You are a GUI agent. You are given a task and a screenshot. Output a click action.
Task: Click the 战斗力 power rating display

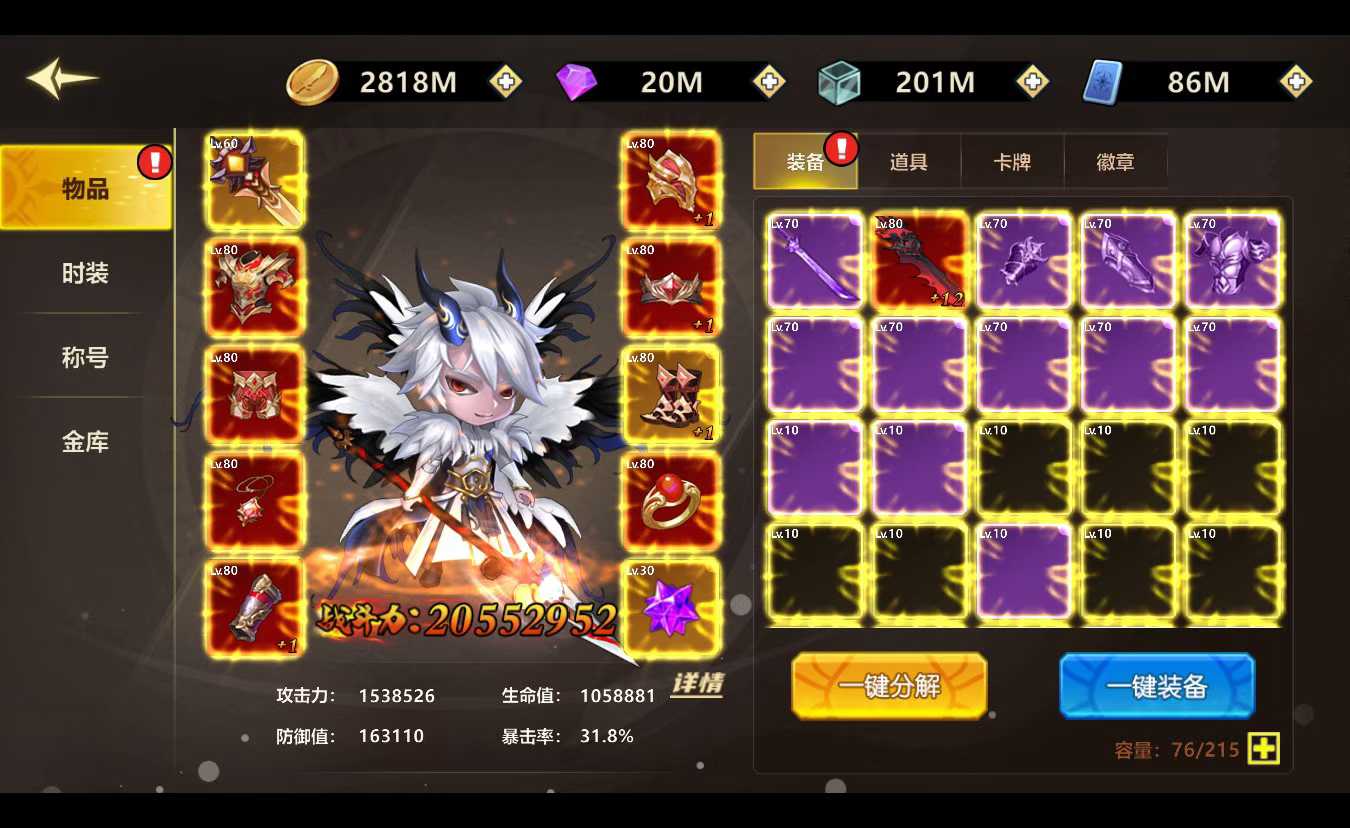[x=470, y=620]
